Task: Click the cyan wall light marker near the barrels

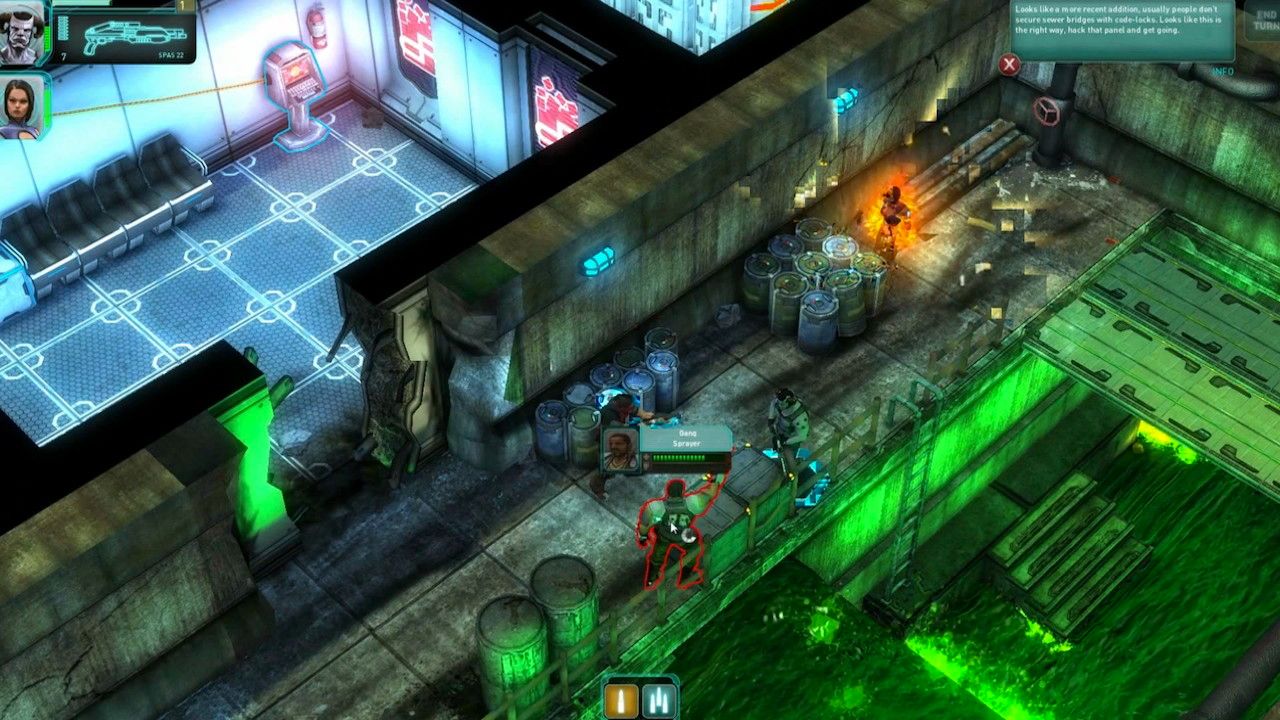Action: pos(600,259)
